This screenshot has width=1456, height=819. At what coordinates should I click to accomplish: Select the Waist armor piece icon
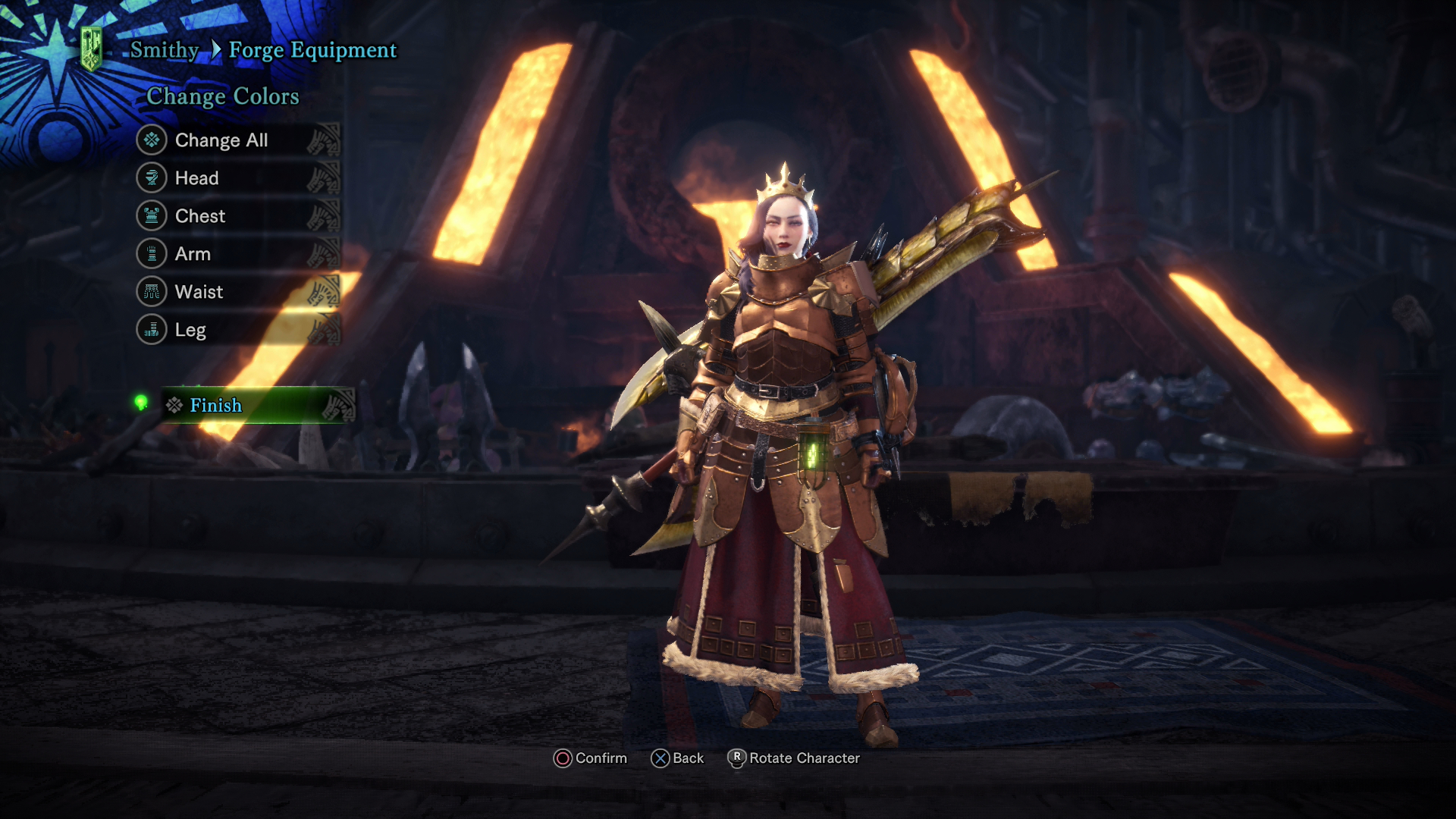pyautogui.click(x=151, y=291)
